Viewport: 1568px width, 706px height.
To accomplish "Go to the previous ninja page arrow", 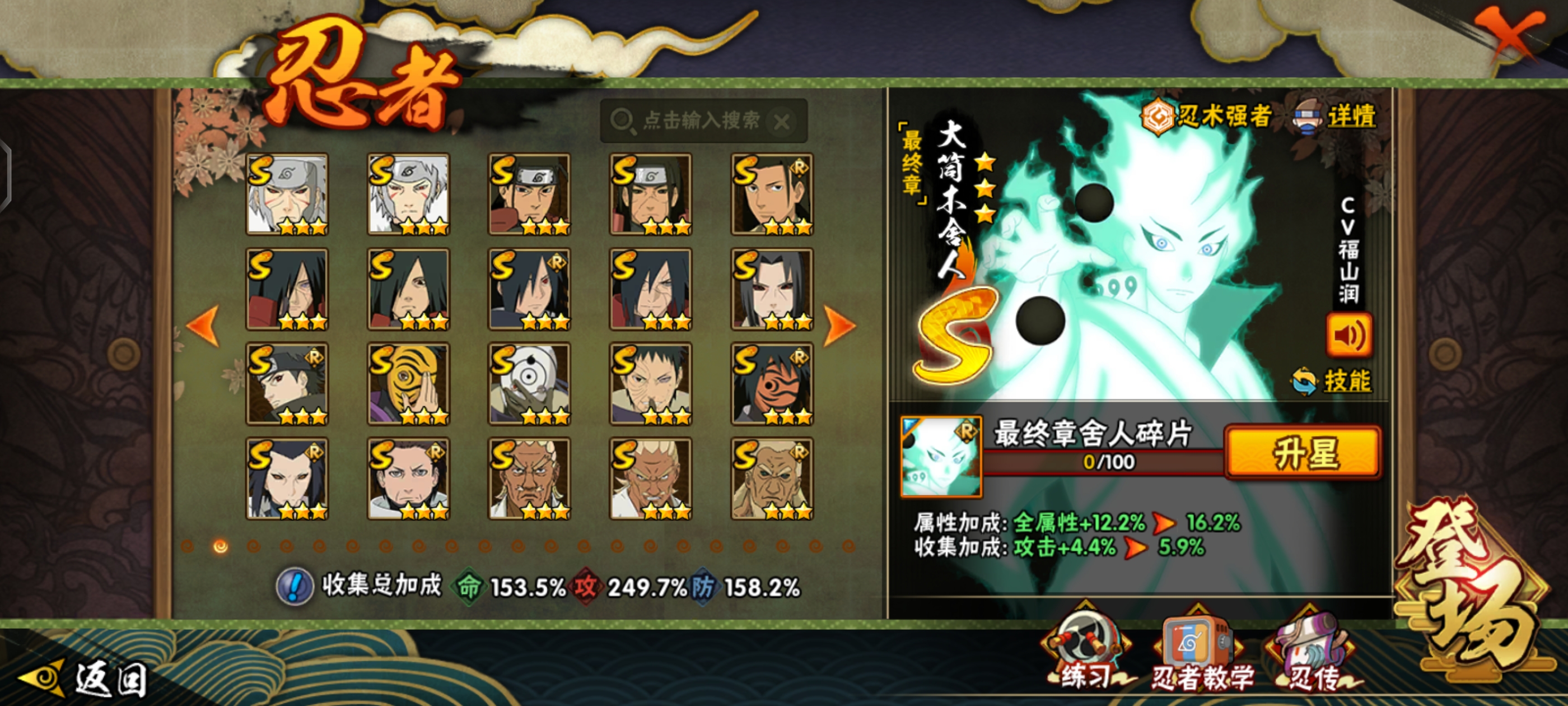I will click(x=203, y=326).
